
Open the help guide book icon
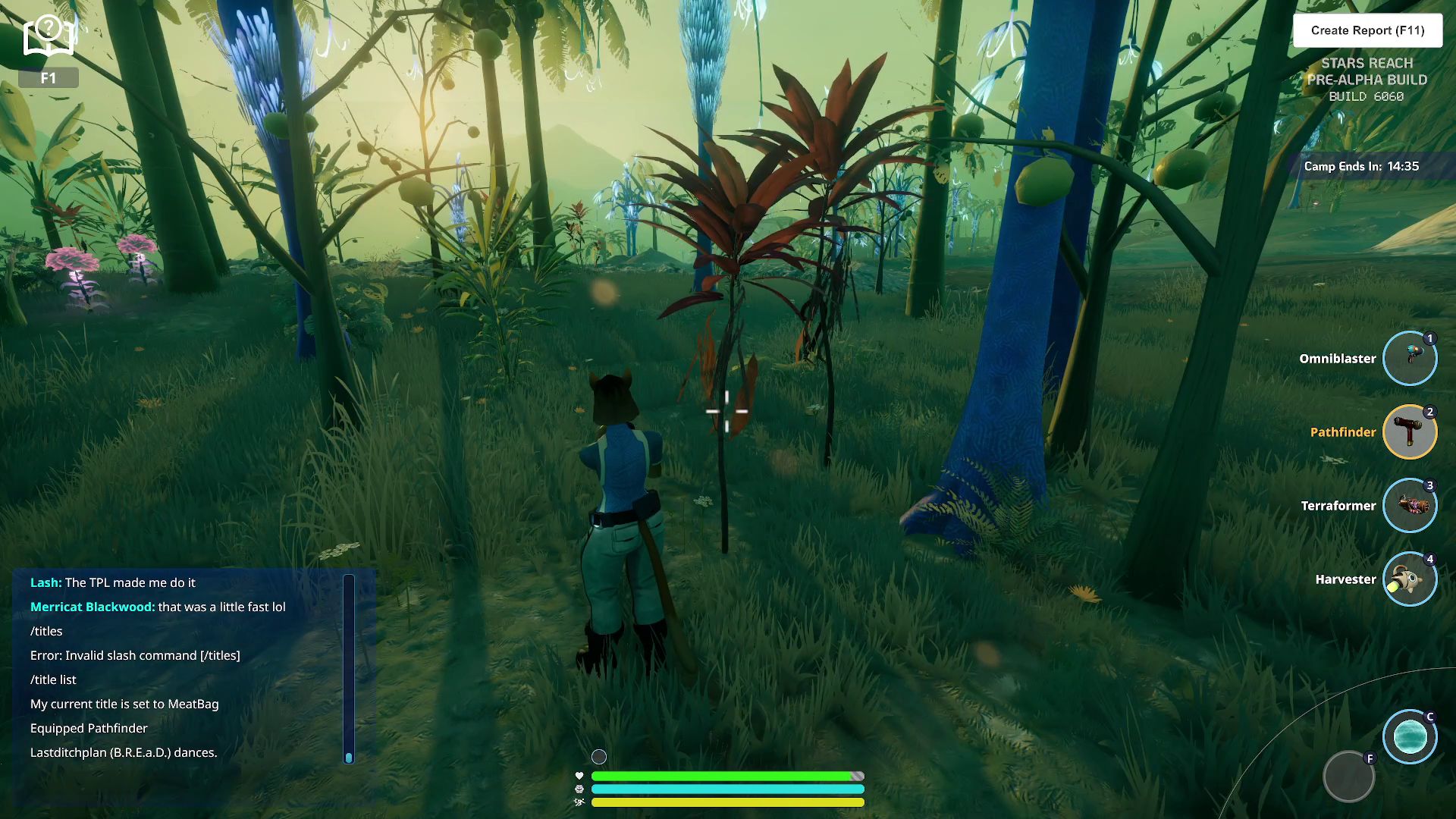(x=49, y=36)
